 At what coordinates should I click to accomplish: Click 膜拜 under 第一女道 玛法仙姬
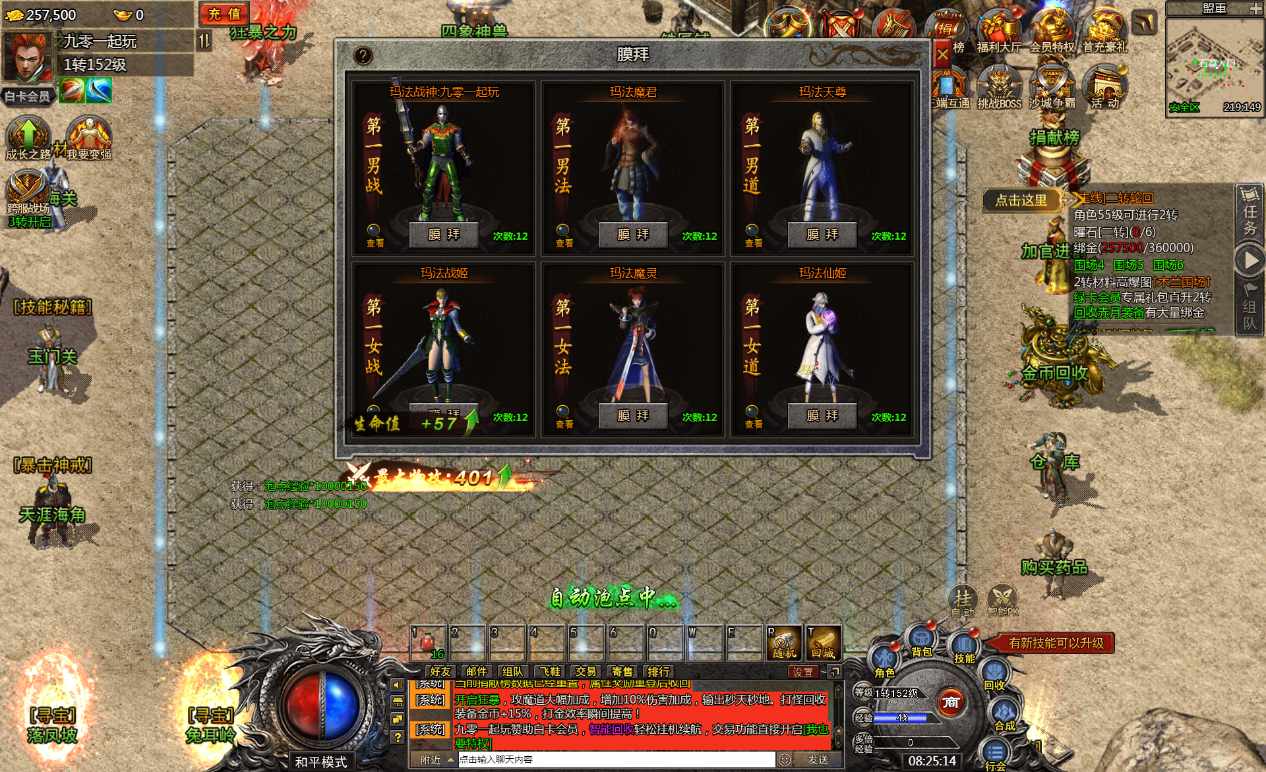coord(822,415)
